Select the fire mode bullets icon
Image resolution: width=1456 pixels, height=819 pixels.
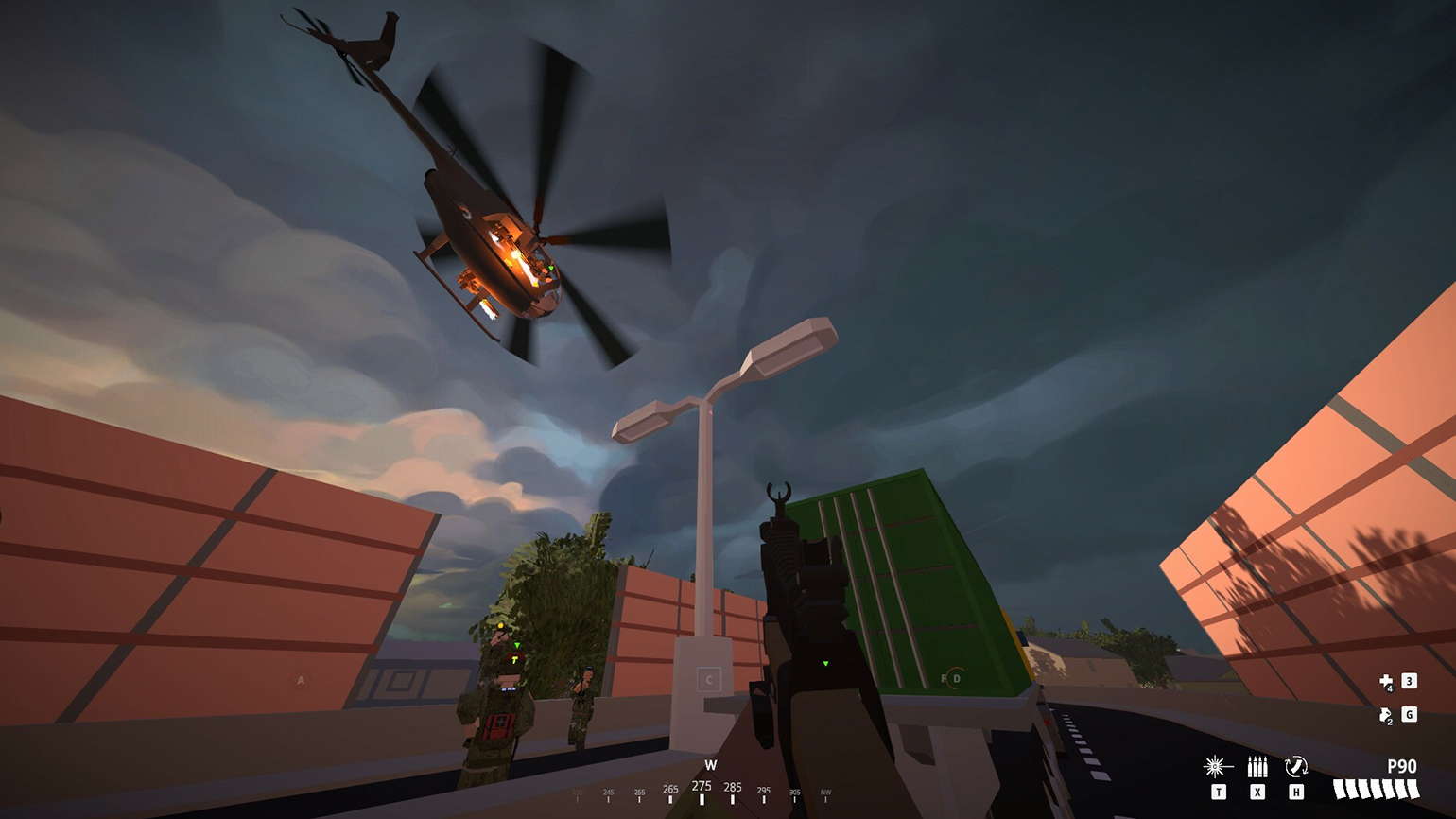tap(1257, 766)
